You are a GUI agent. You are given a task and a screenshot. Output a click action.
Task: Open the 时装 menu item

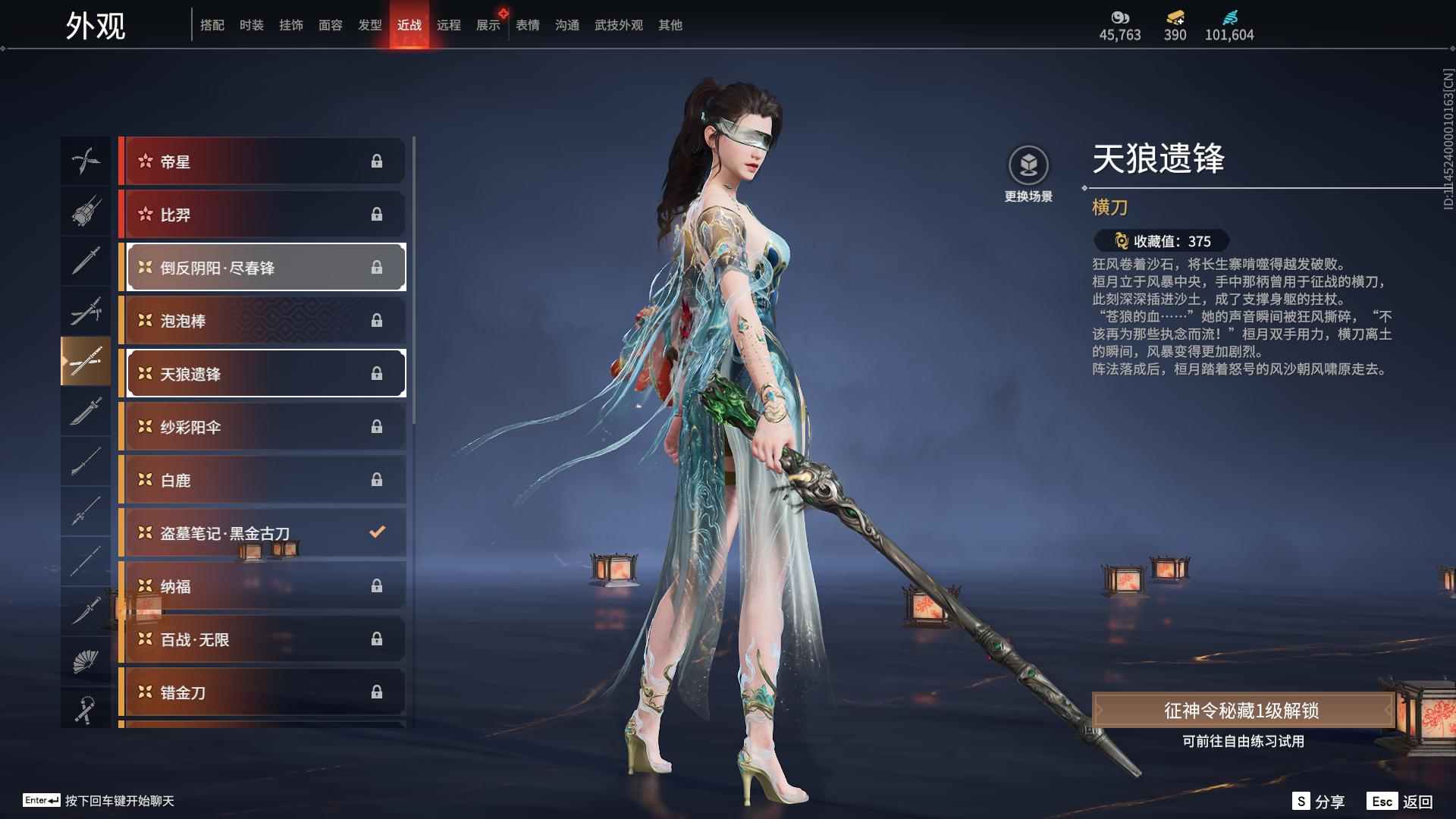coord(251,24)
